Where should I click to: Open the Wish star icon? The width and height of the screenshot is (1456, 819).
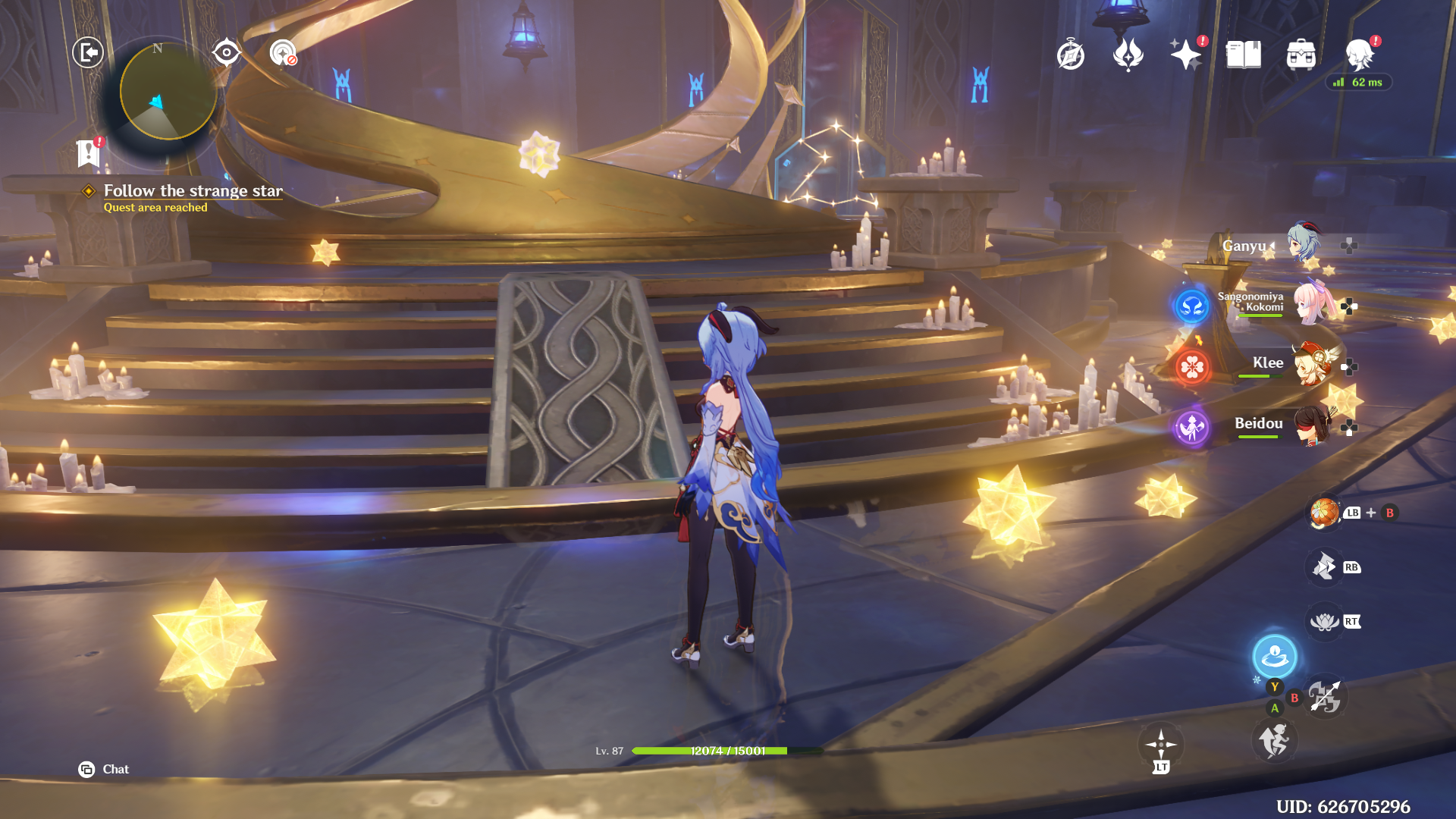1185,55
